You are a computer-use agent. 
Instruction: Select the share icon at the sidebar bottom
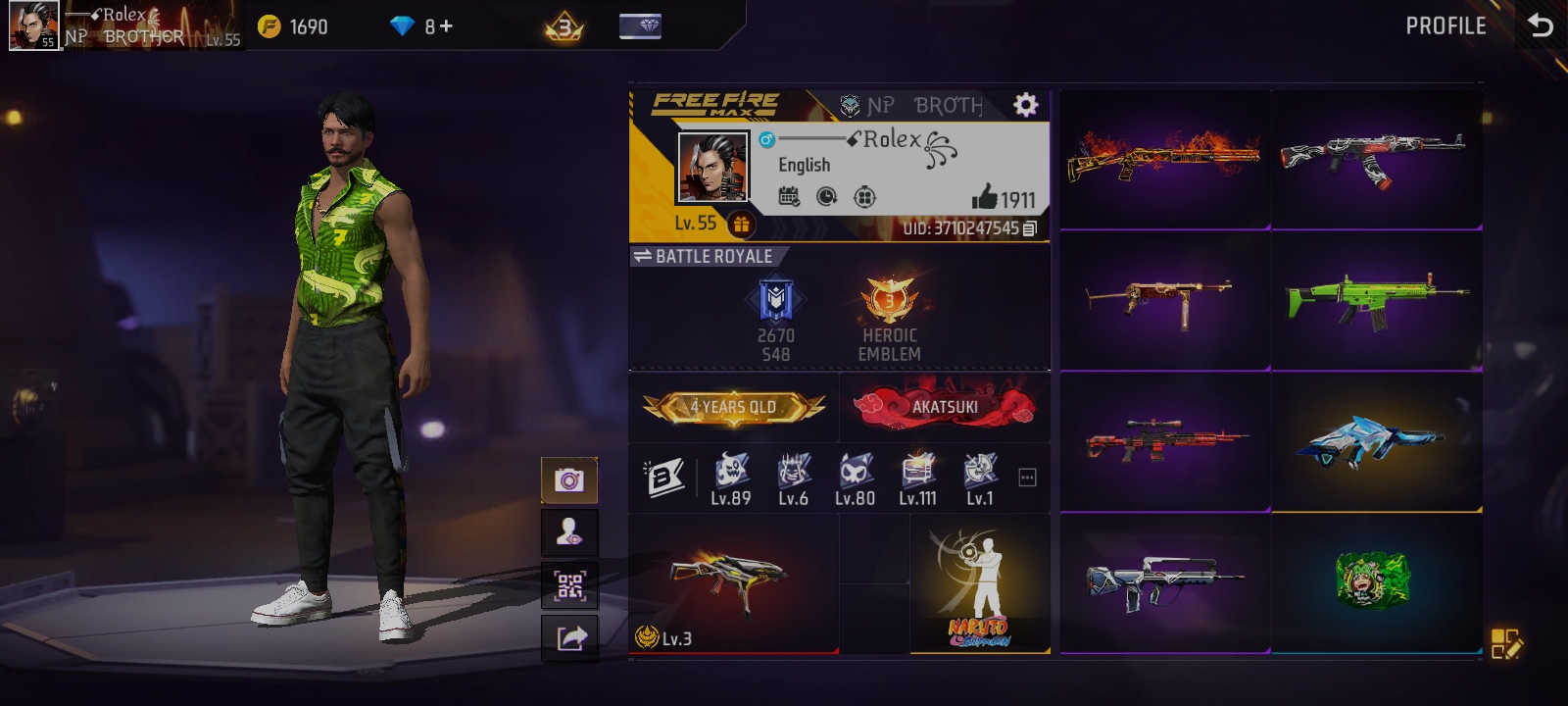tap(569, 637)
